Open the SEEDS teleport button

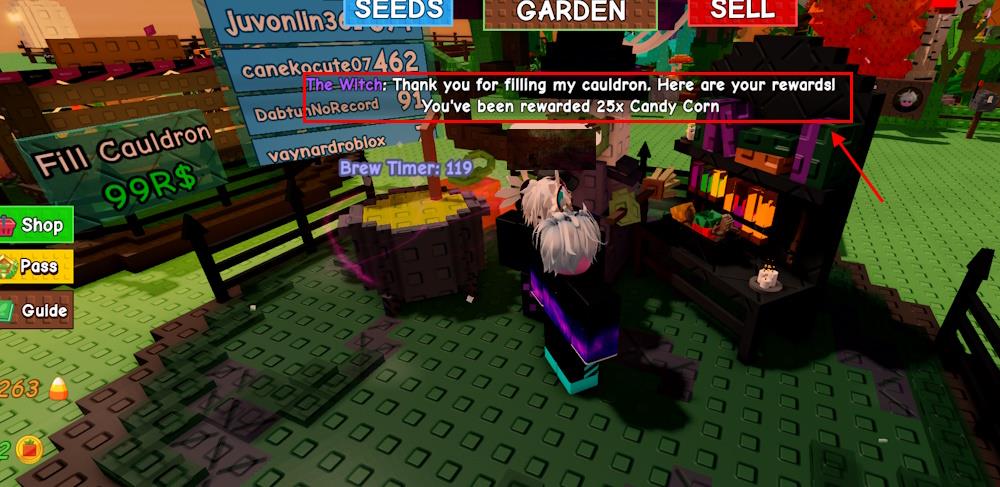398,11
